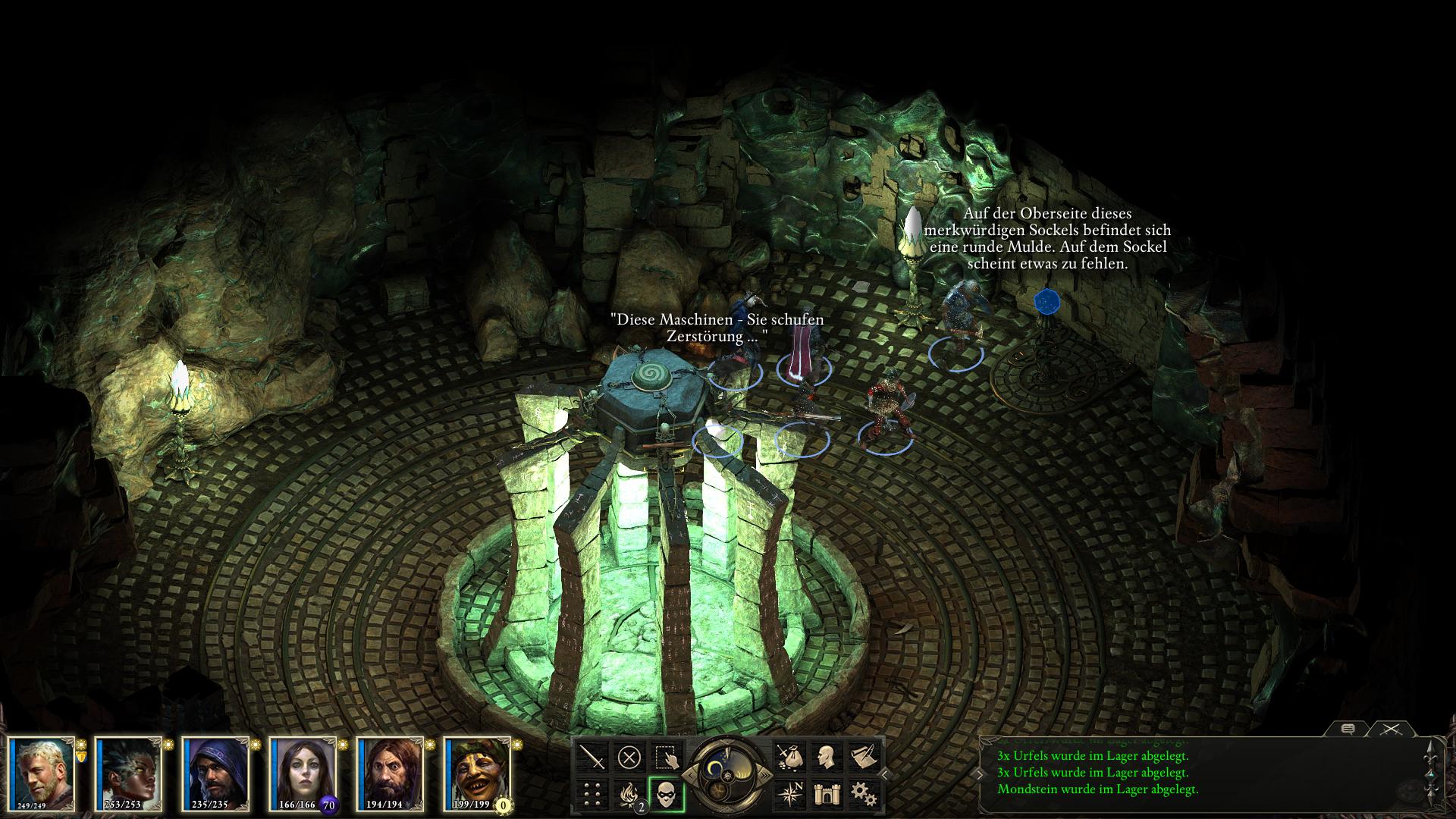Select the pale dark-haired woman portrait
1456x819 pixels.
tap(304, 773)
